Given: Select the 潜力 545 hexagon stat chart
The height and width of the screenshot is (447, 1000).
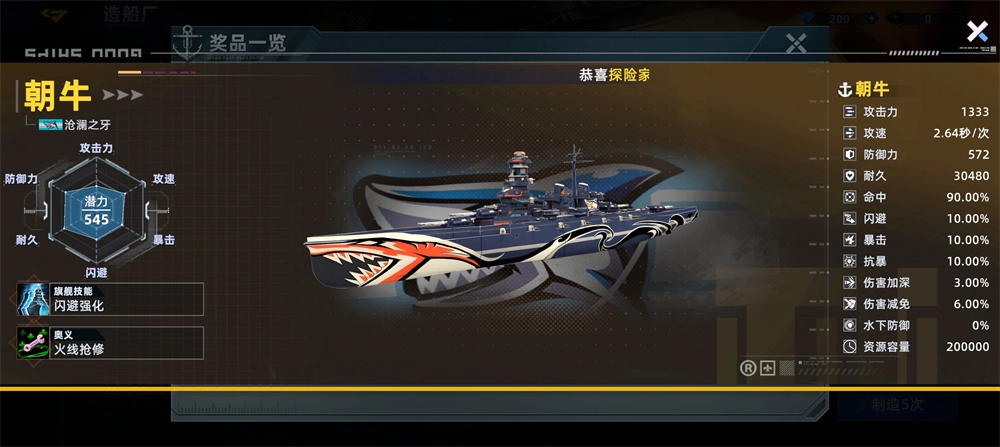Looking at the screenshot, I should [x=96, y=211].
